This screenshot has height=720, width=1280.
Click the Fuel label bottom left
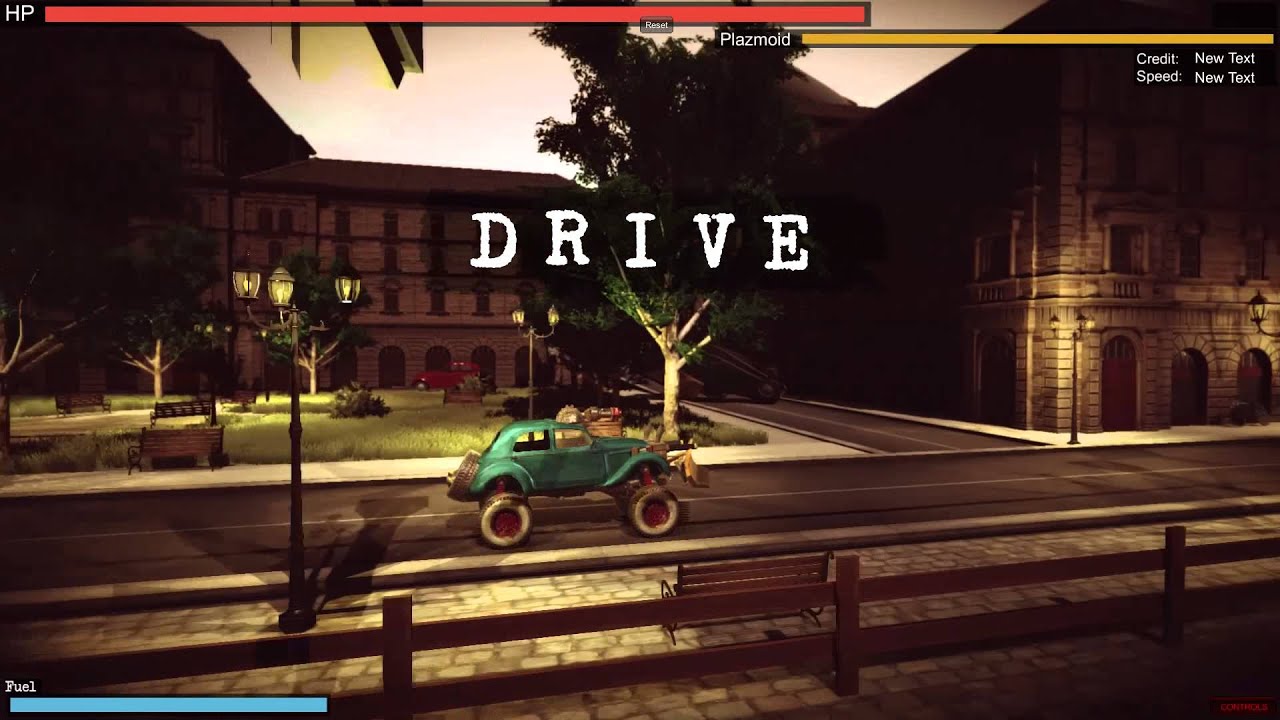tap(21, 687)
